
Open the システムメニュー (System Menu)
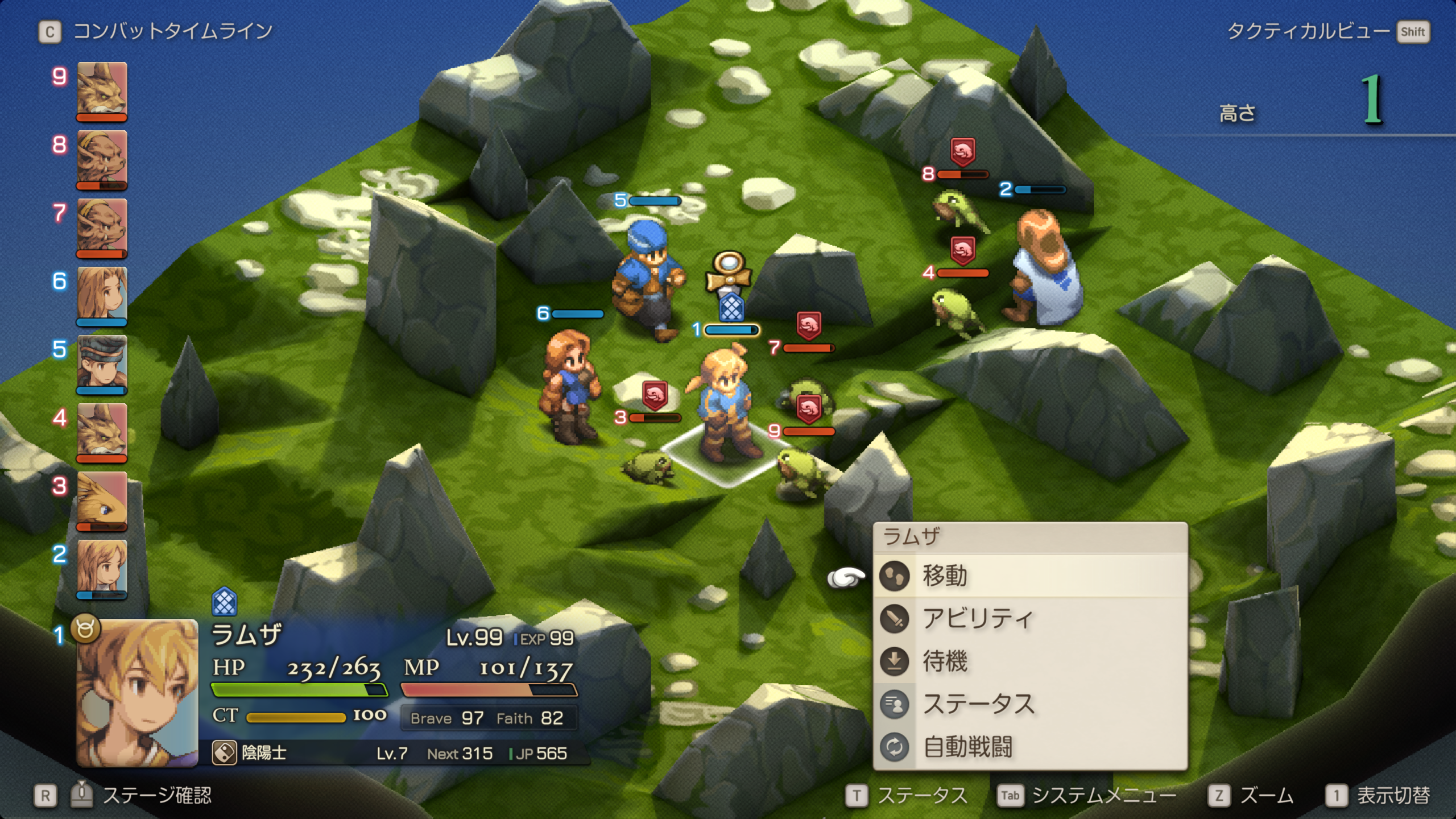click(1103, 795)
